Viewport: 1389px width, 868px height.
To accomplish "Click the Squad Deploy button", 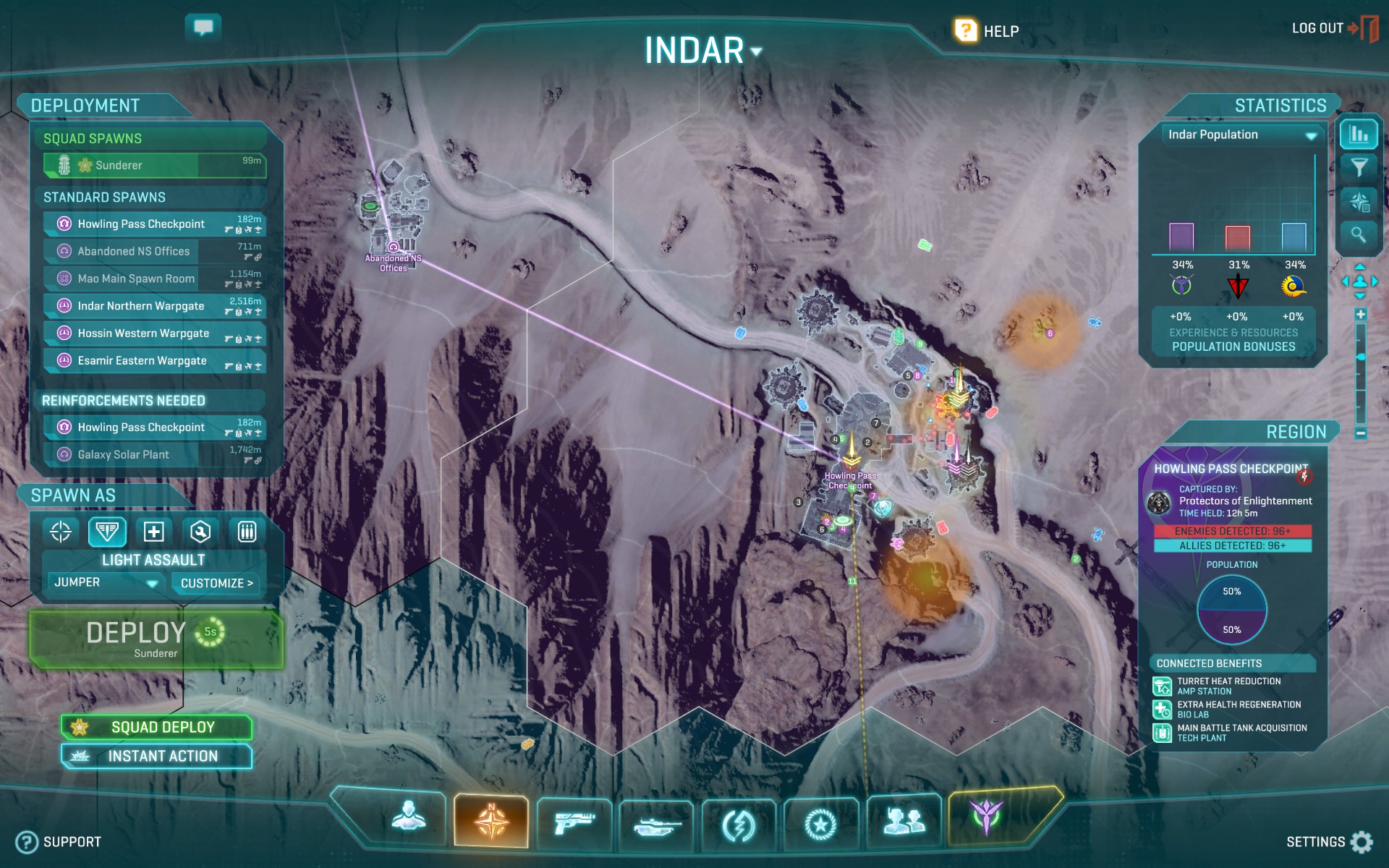I will pos(157,727).
